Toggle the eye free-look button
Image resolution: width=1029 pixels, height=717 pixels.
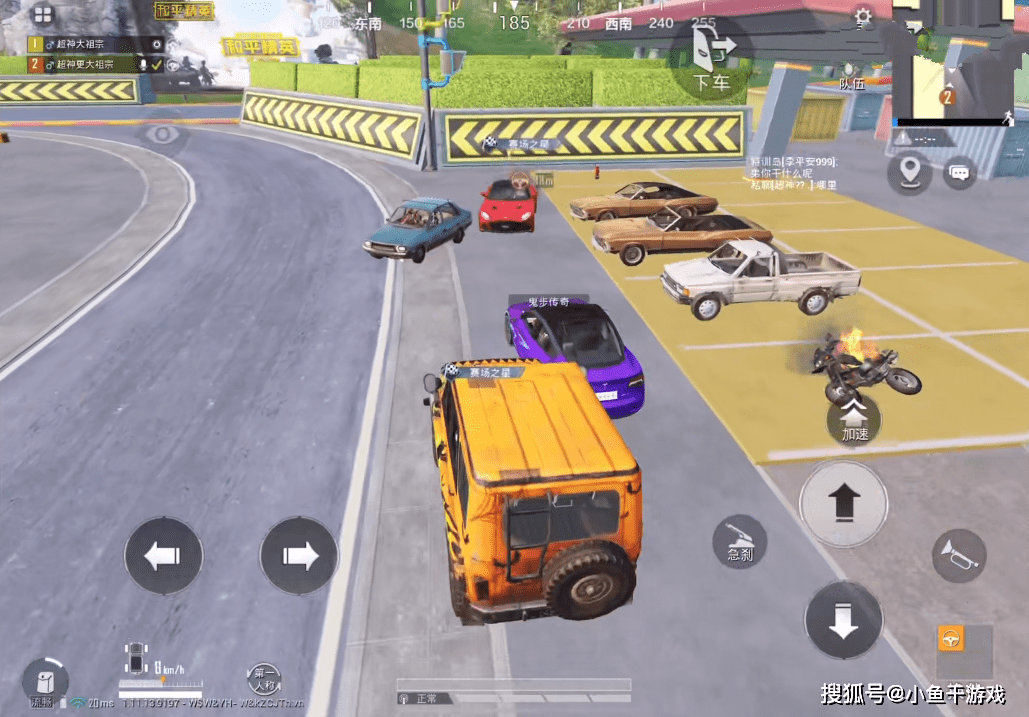(x=162, y=135)
